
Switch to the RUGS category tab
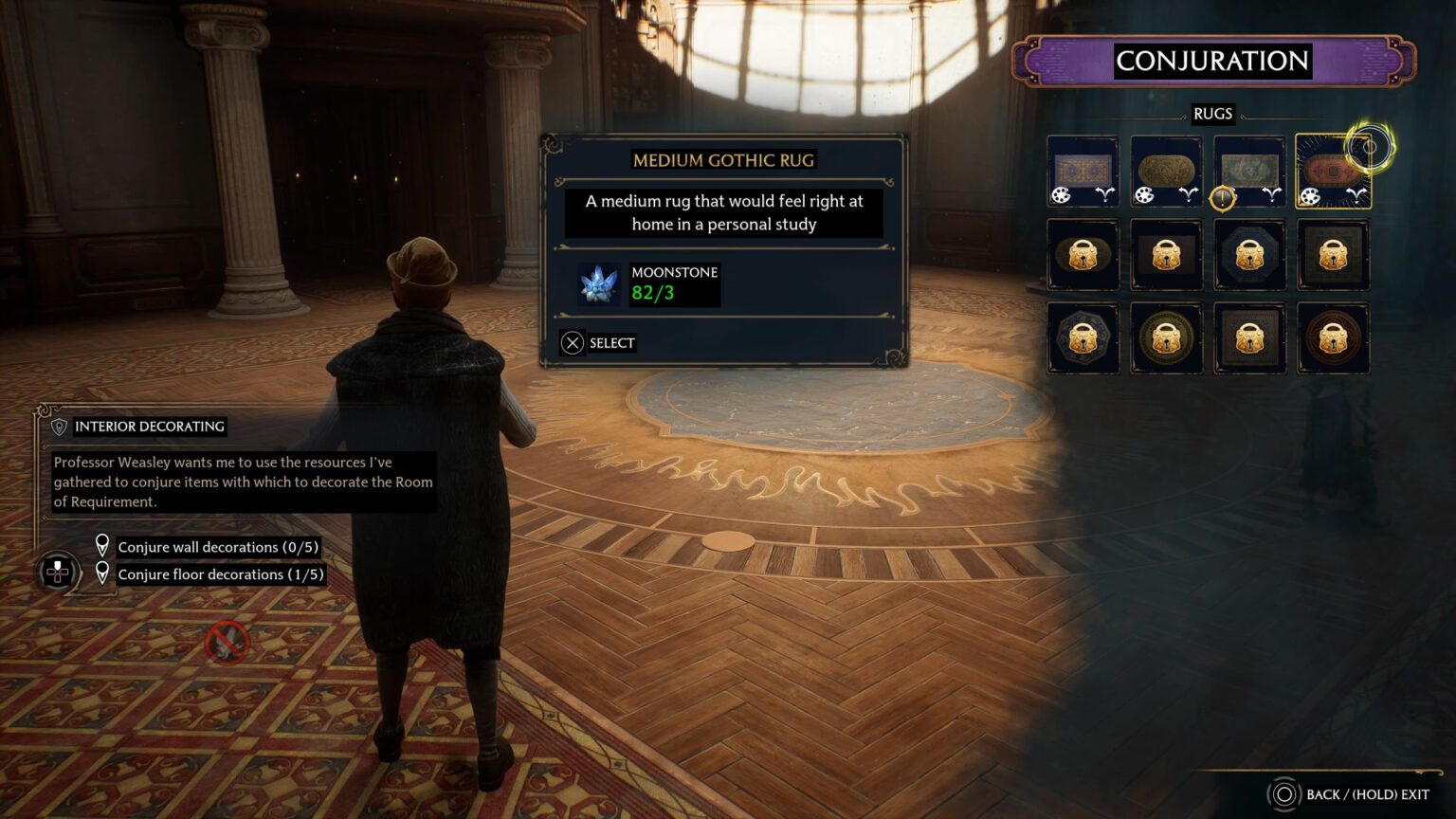click(x=1213, y=114)
